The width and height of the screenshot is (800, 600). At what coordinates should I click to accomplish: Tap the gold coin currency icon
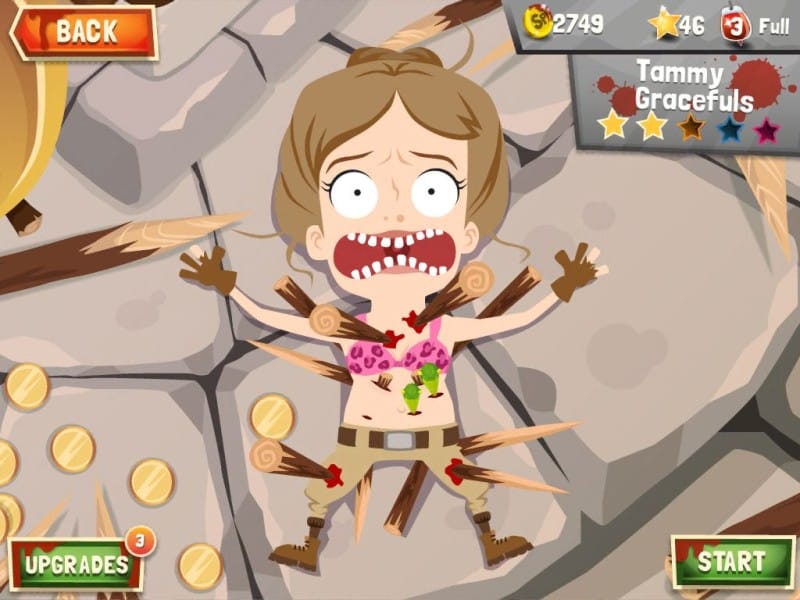tap(538, 24)
